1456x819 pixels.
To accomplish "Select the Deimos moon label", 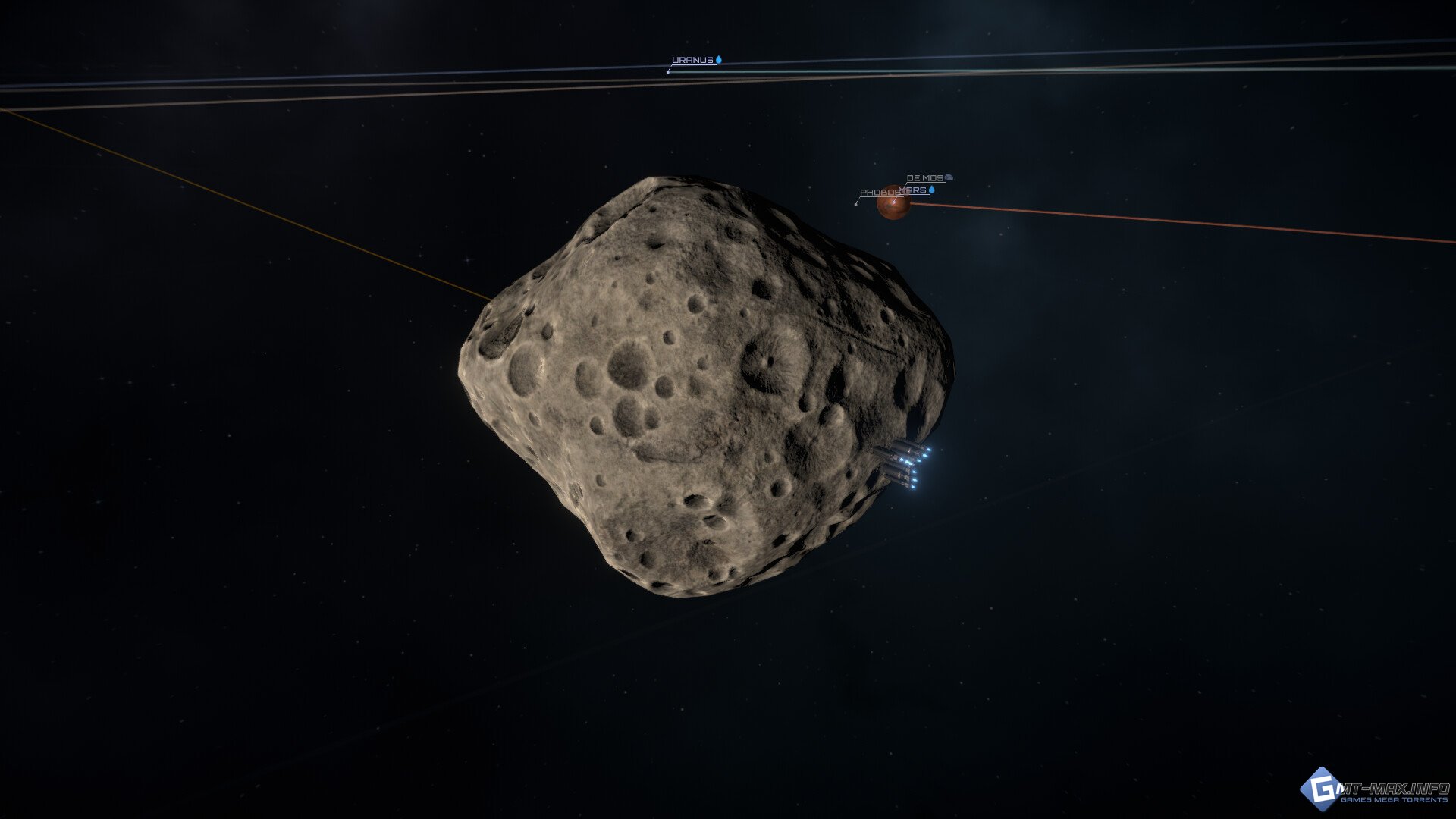I will coord(925,178).
